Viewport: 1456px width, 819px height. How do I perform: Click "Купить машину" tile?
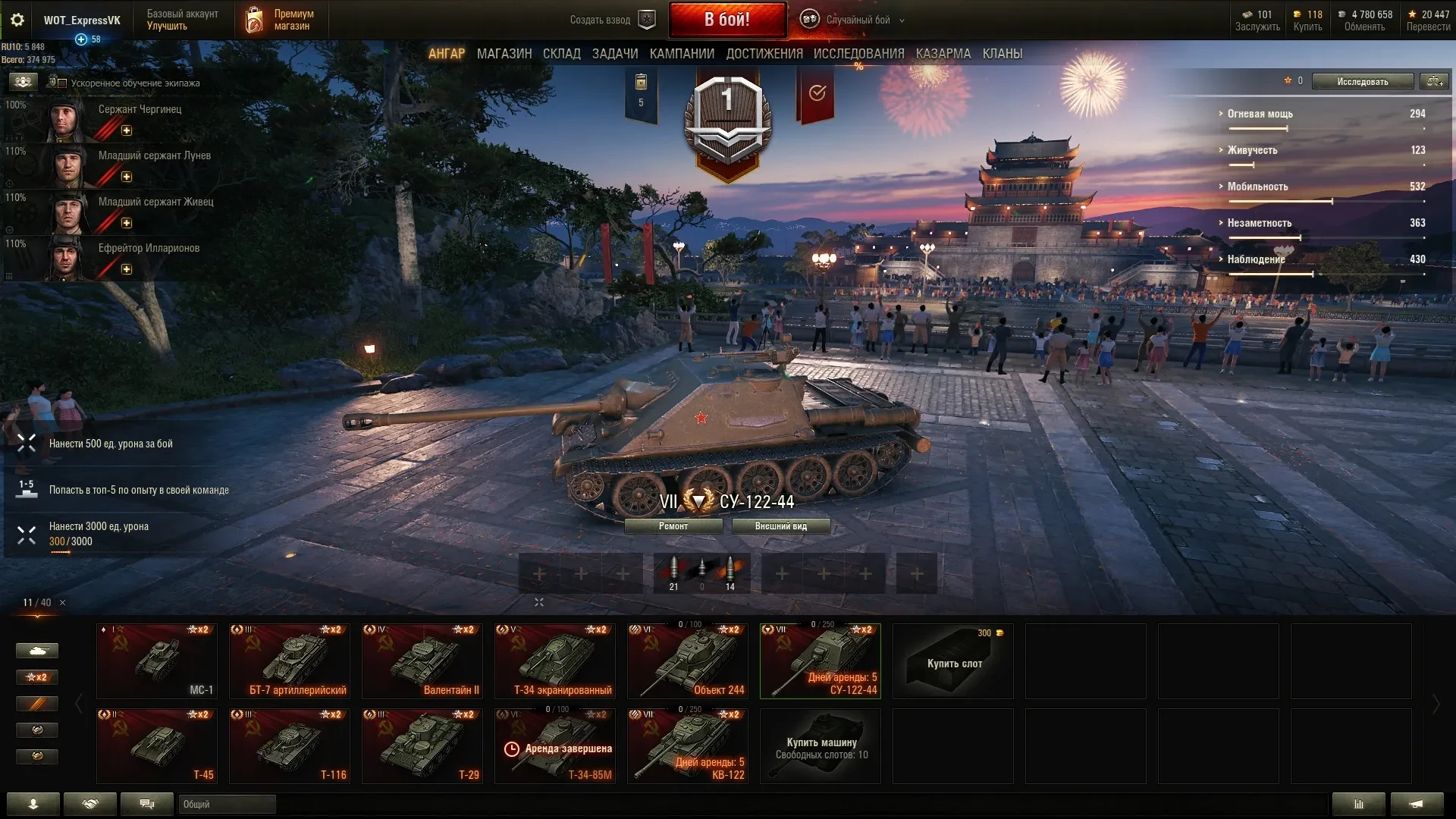point(820,745)
